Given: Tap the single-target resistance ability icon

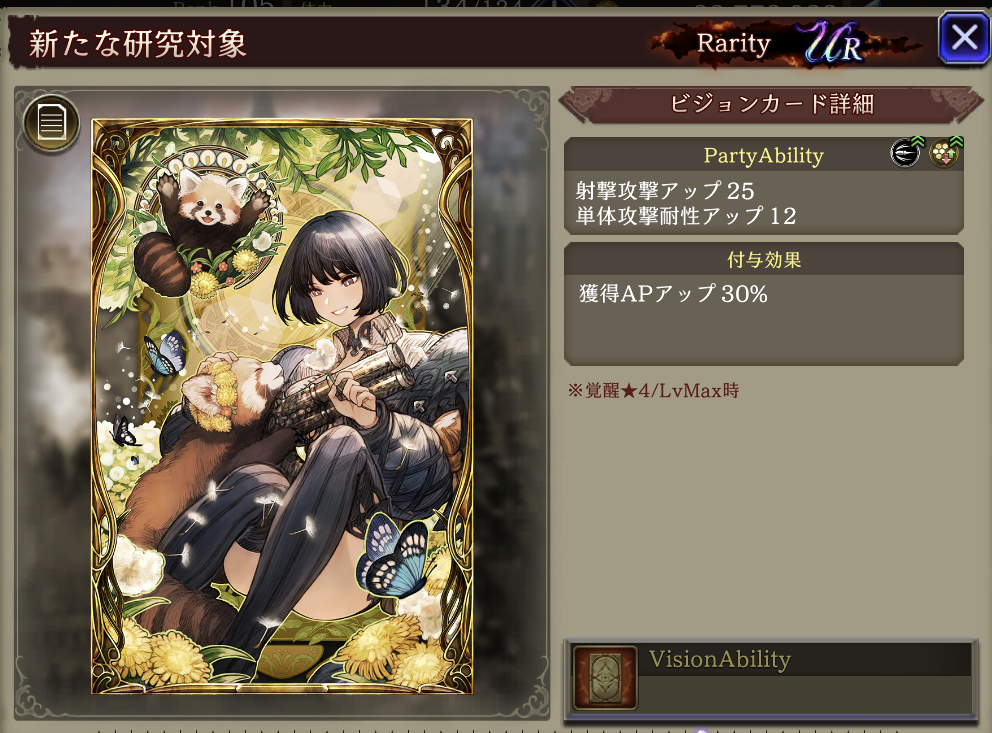Looking at the screenshot, I should tap(944, 153).
